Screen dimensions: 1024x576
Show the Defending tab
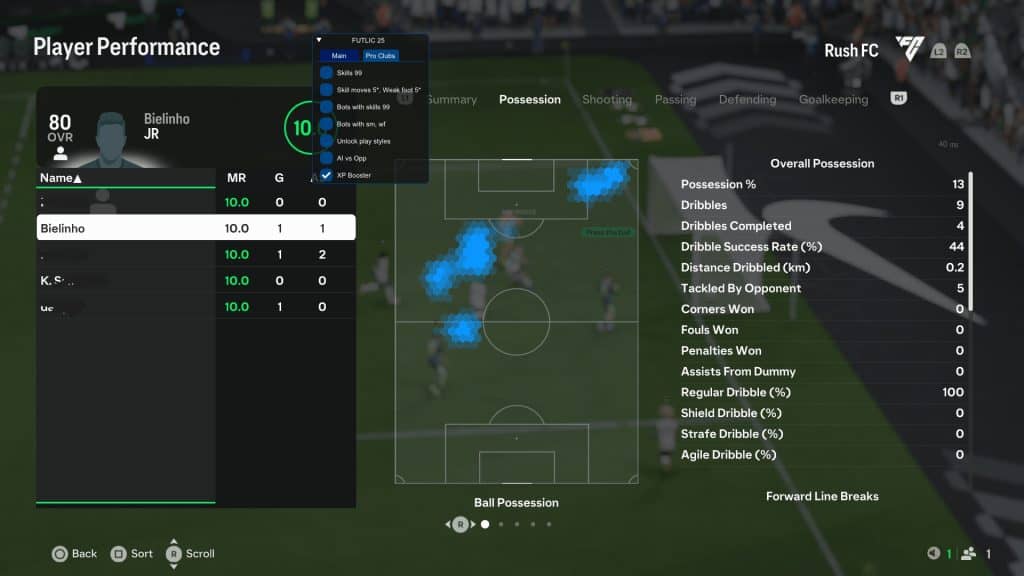click(x=747, y=100)
